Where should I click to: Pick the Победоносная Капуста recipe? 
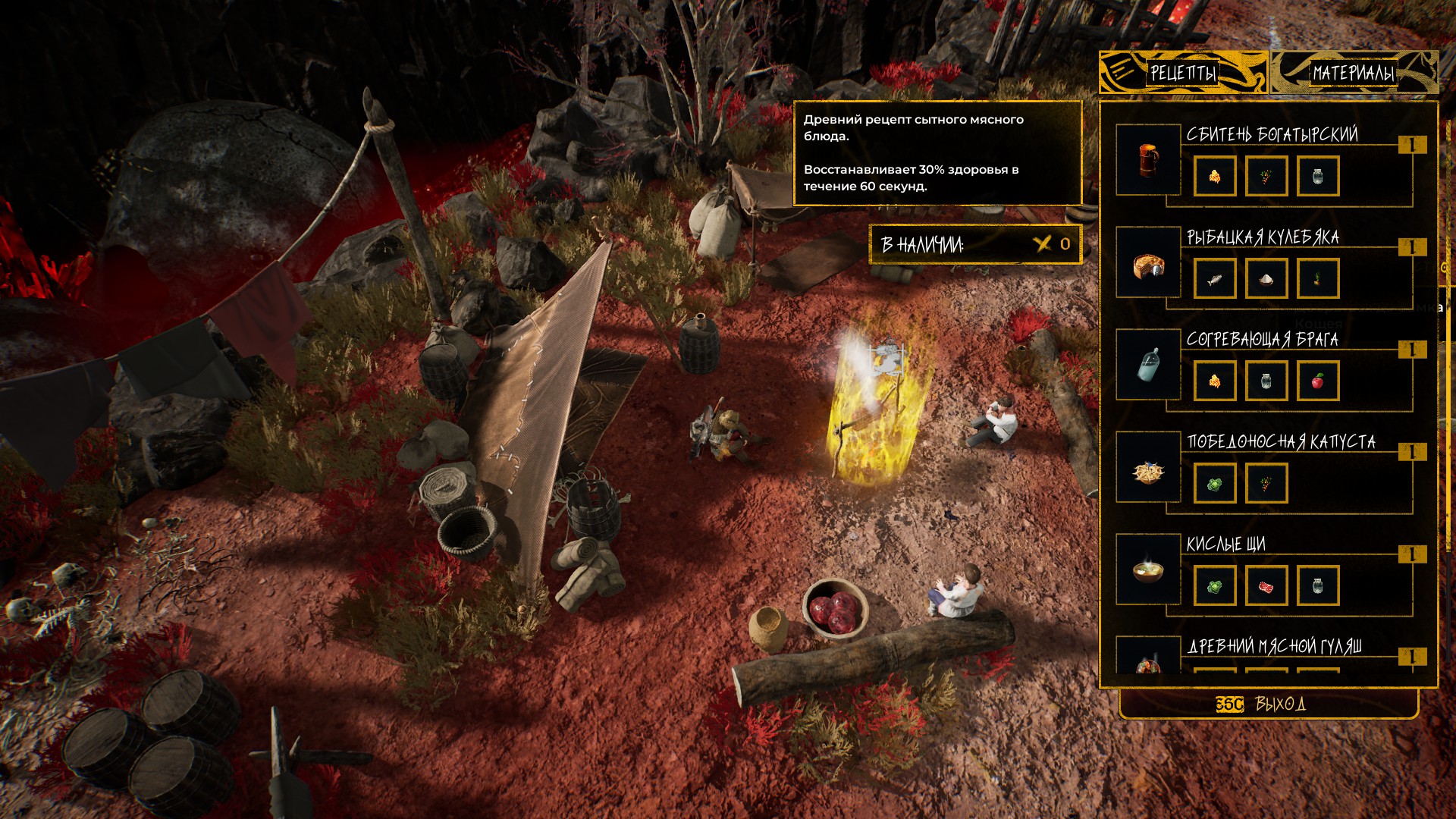1281,442
